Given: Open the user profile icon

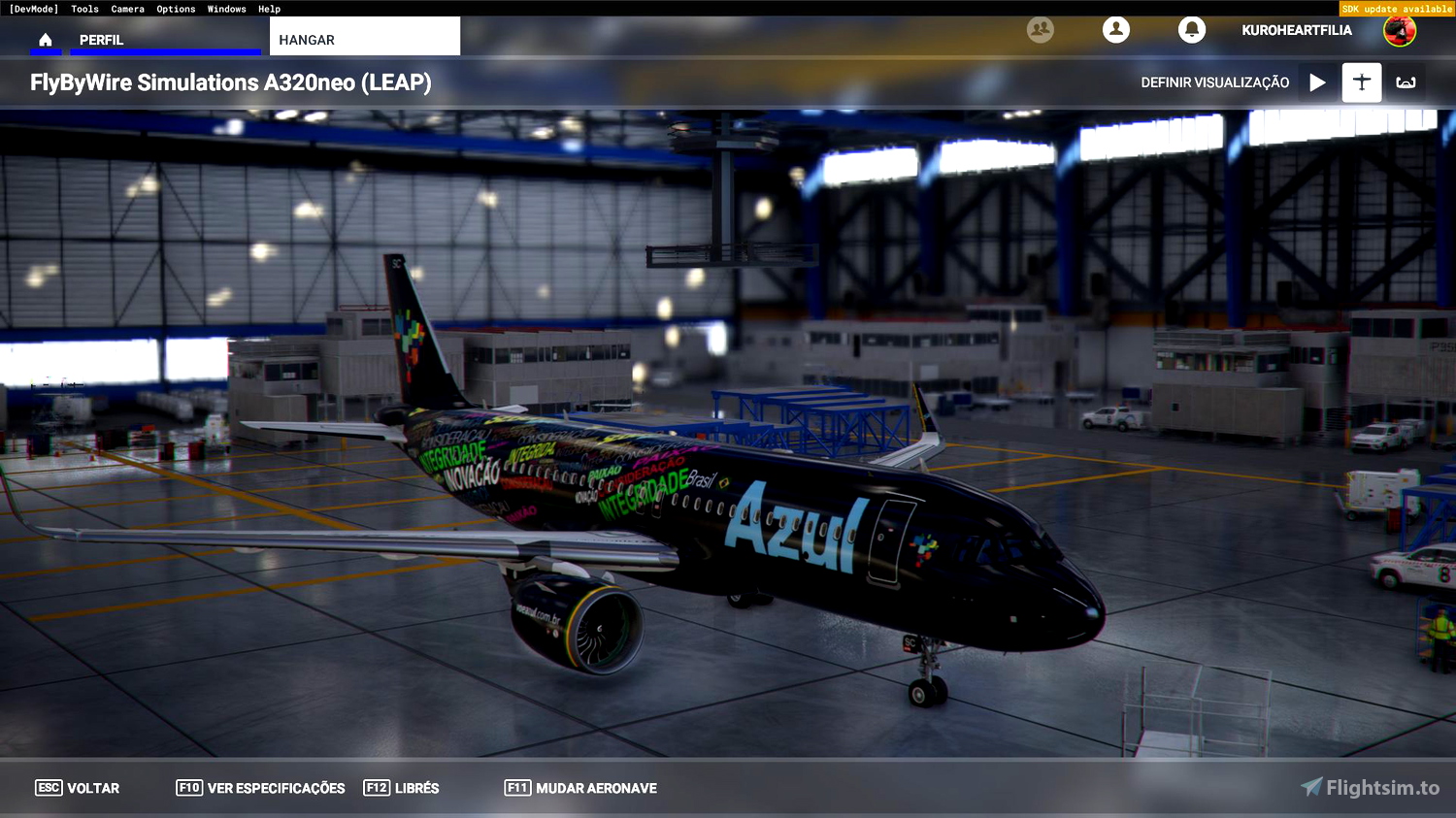Looking at the screenshot, I should click(1115, 30).
